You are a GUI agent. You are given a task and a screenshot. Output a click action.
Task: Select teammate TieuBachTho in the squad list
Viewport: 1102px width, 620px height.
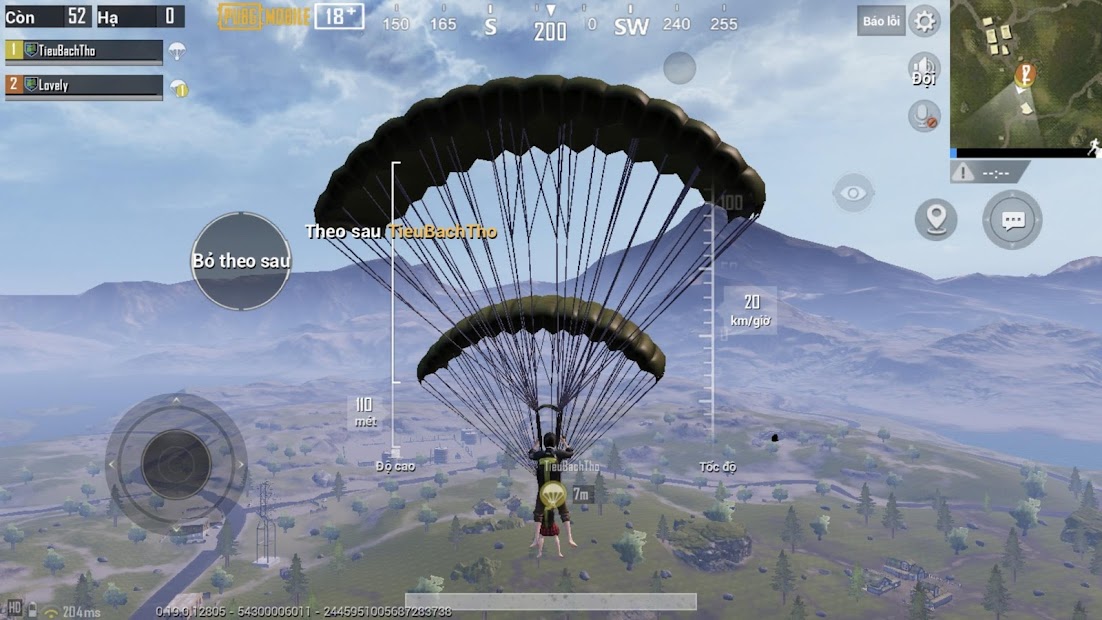coord(85,51)
